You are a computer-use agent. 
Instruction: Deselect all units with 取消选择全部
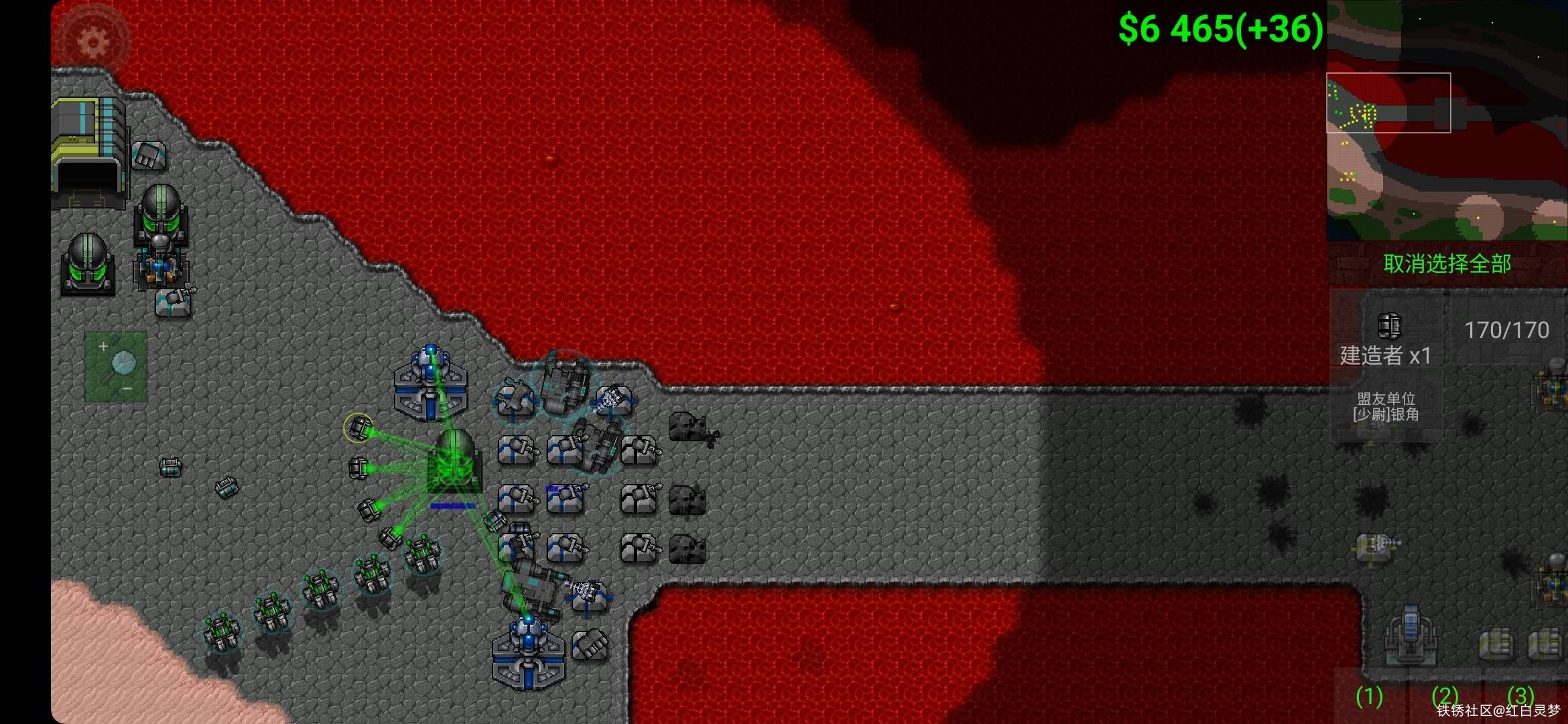[x=1447, y=264]
